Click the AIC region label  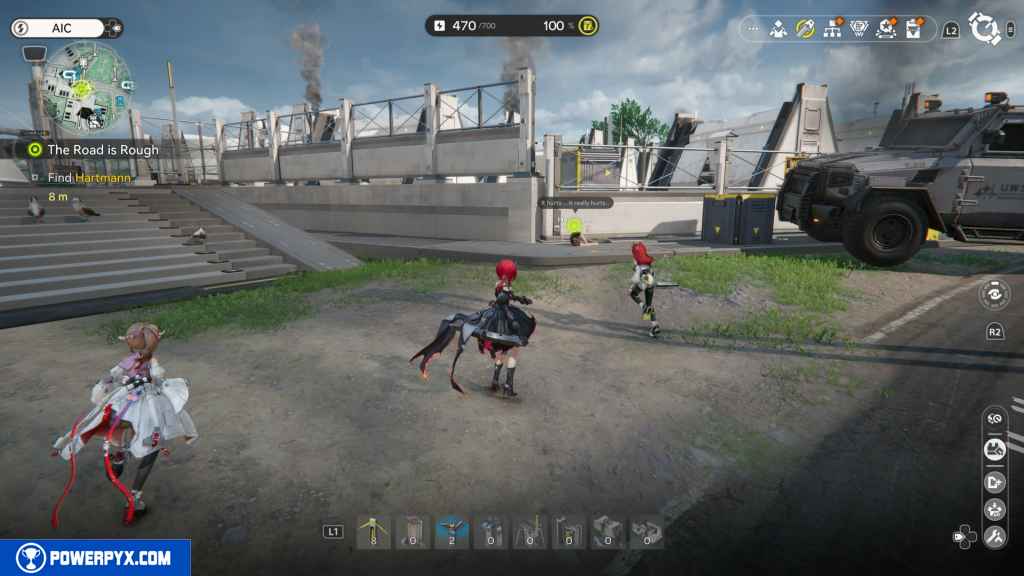[x=62, y=28]
